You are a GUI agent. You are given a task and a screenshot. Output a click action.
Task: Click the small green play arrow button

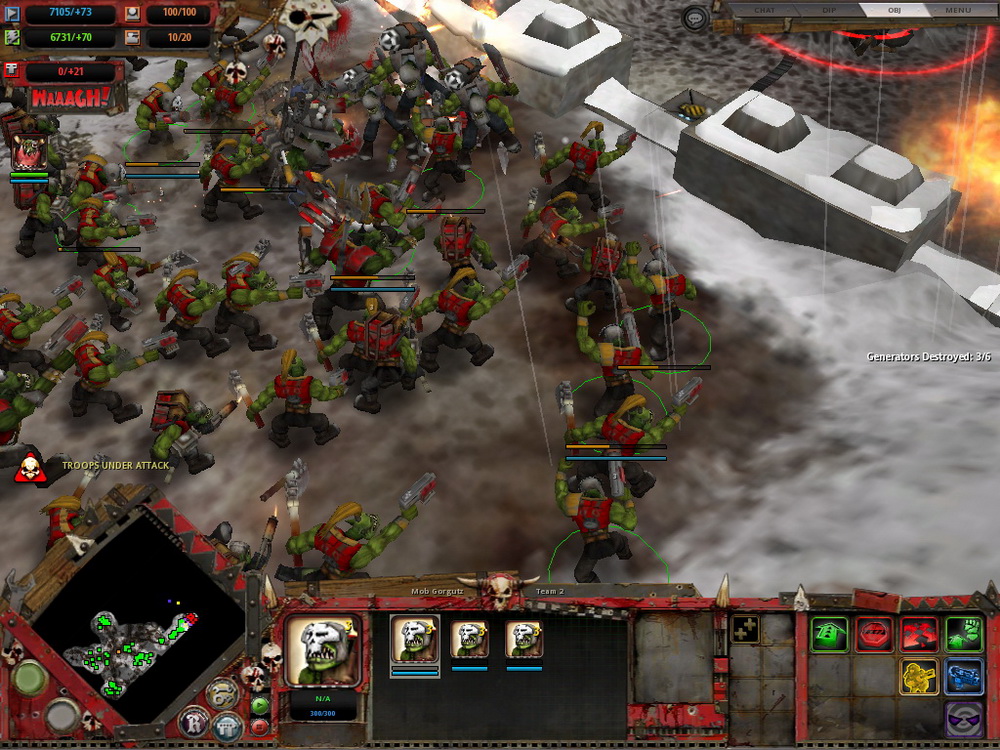[260, 704]
